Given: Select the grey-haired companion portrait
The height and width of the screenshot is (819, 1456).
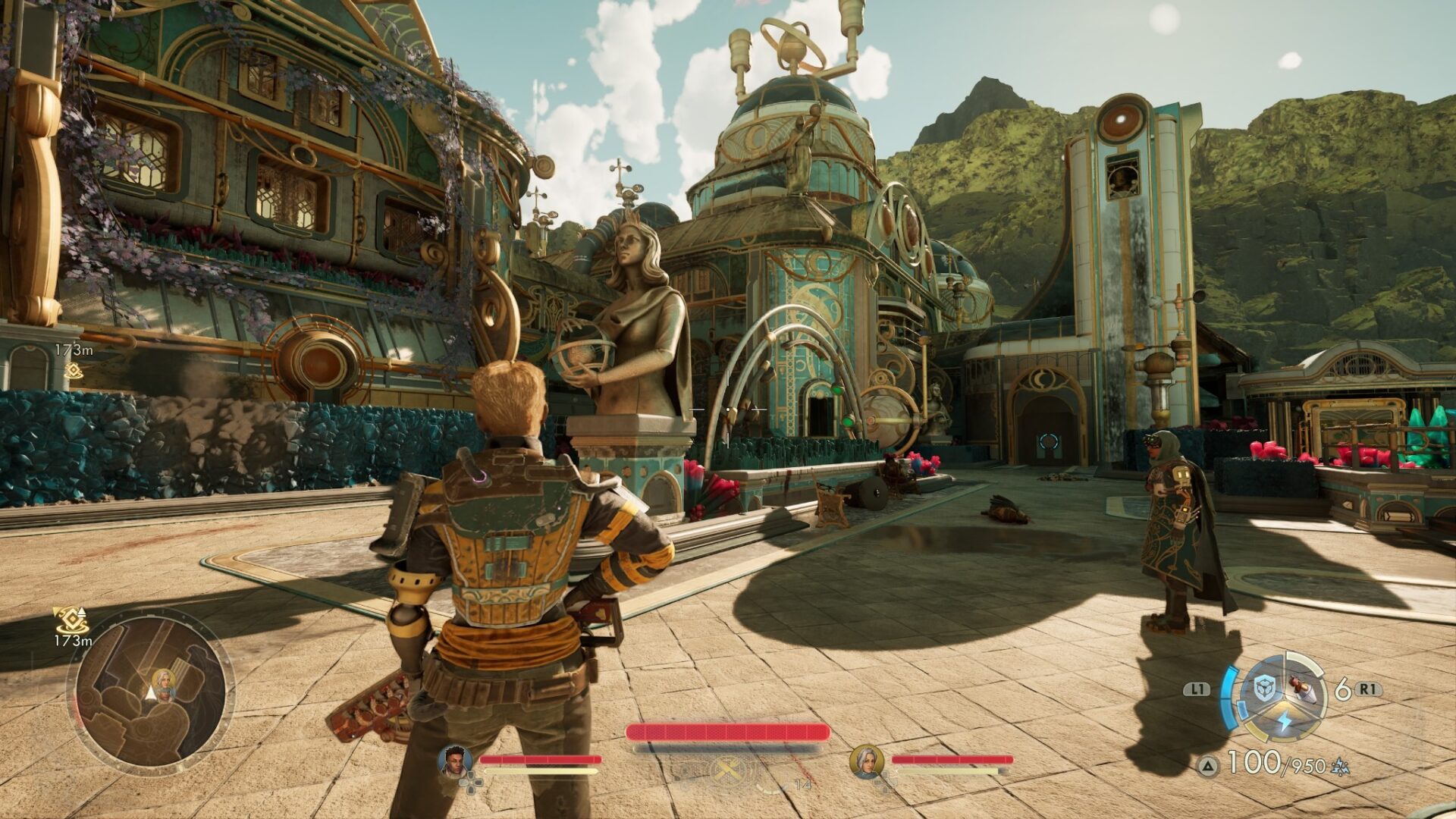Looking at the screenshot, I should click(866, 761).
